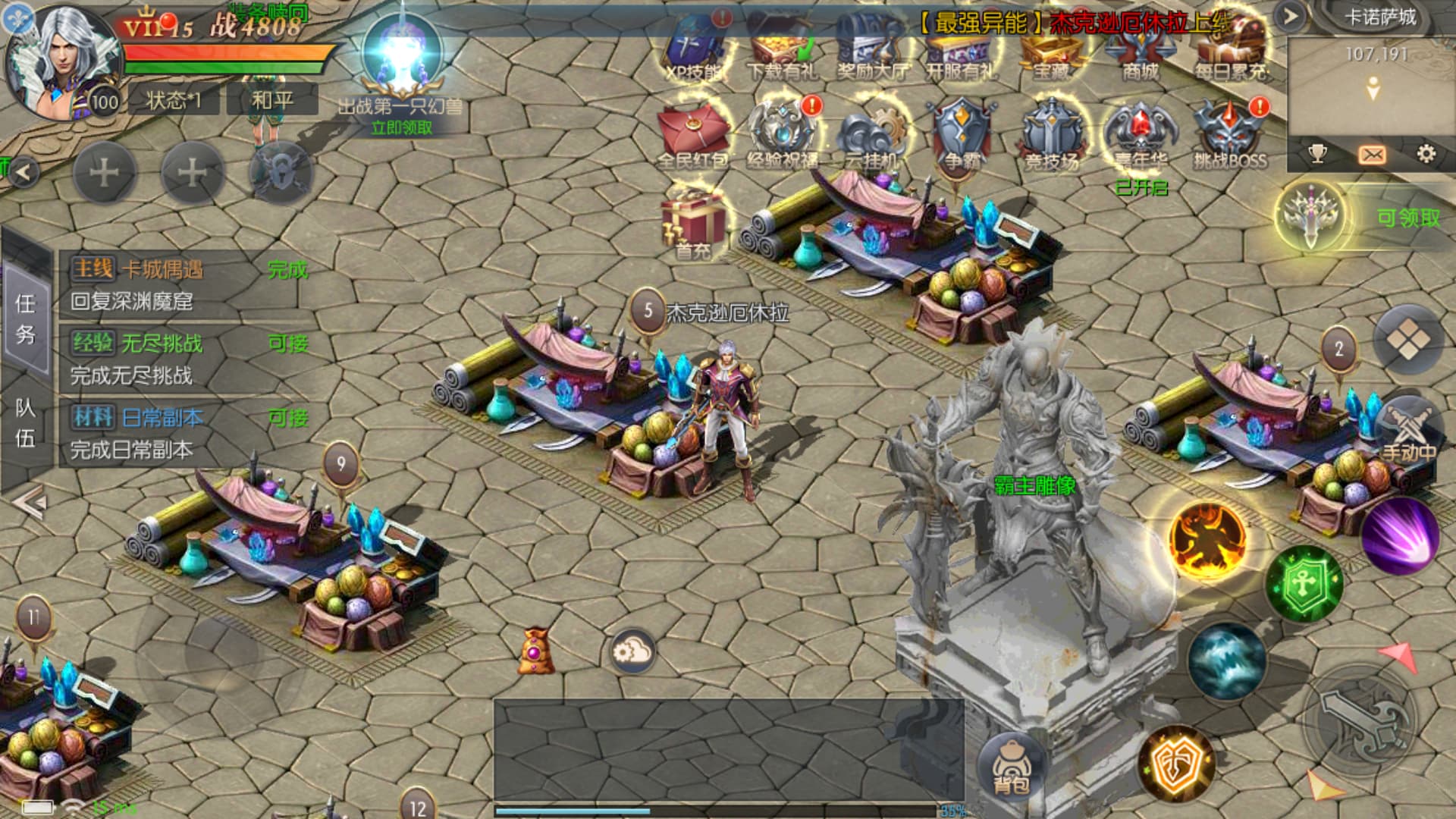The height and width of the screenshot is (819, 1456).
Task: Switch to the 队伍 team tab
Action: 26,423
